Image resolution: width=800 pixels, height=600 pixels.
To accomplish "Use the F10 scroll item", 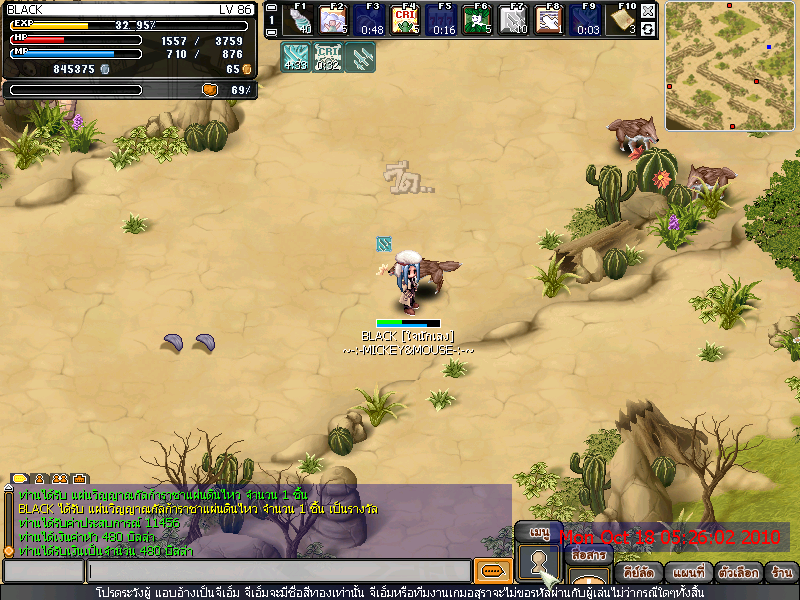I will click(624, 20).
